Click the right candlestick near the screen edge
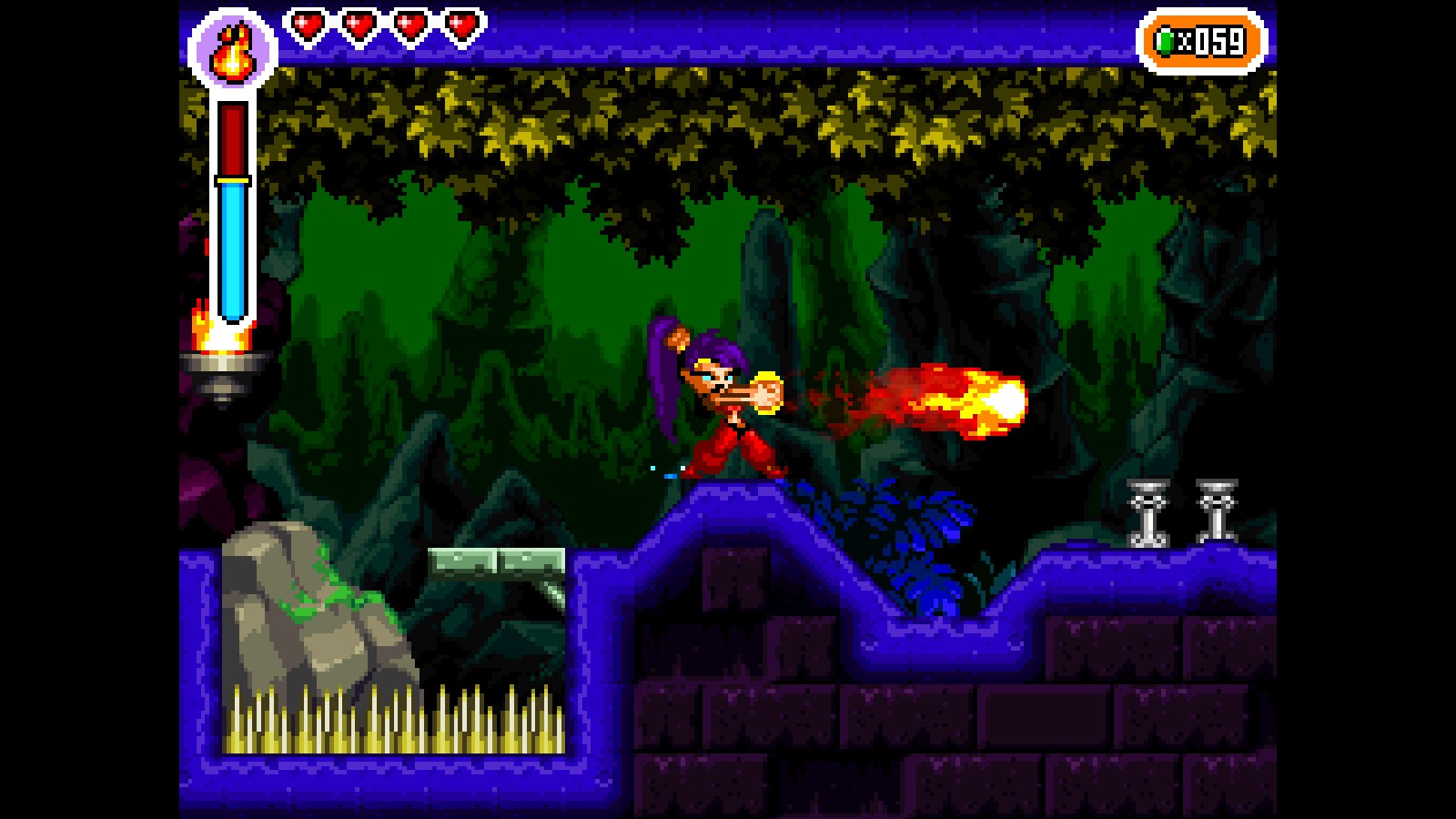The height and width of the screenshot is (819, 1456). (1219, 510)
